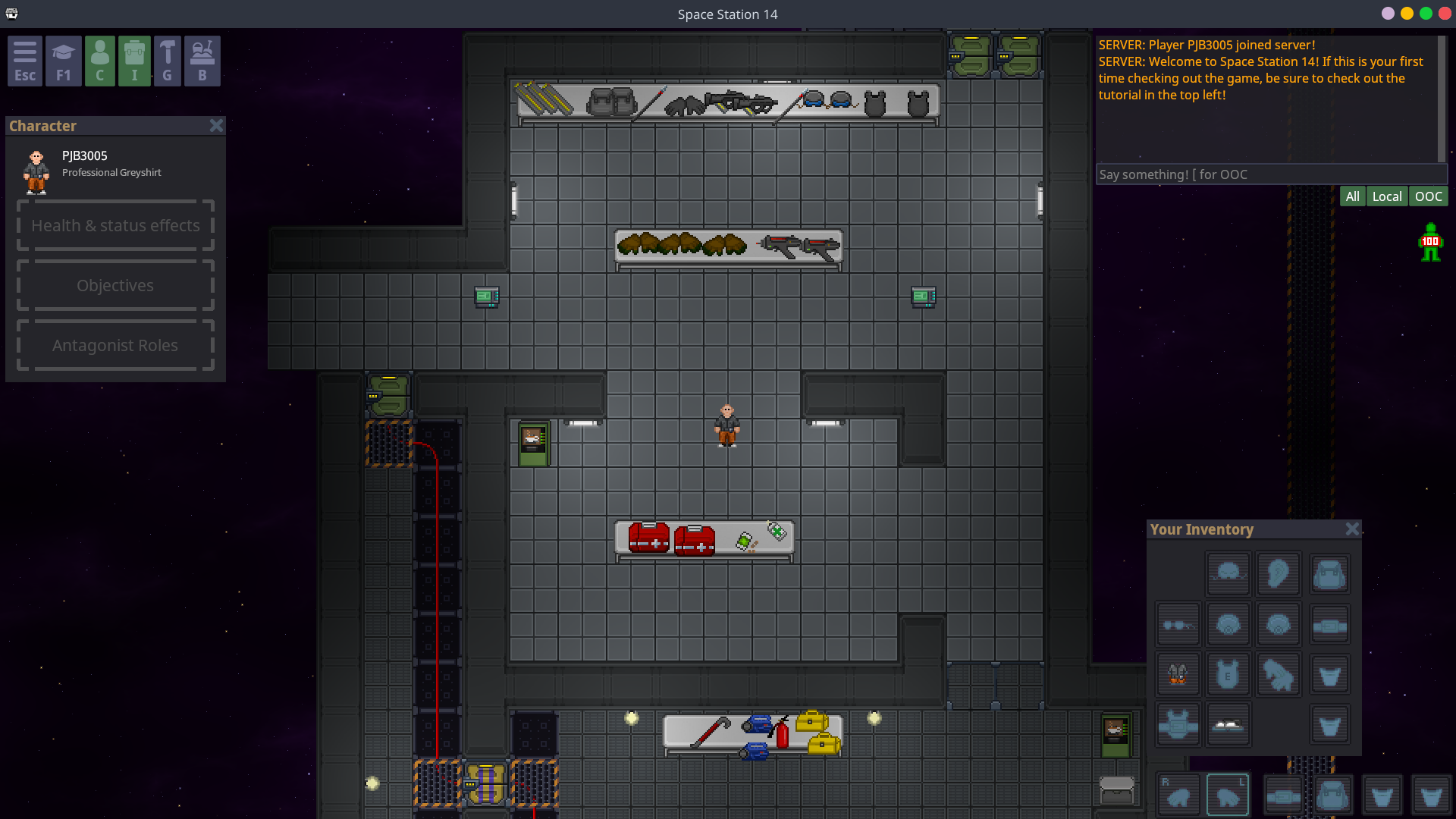Click the green health doll indicator
This screenshot has width=1456, height=819.
(1430, 243)
